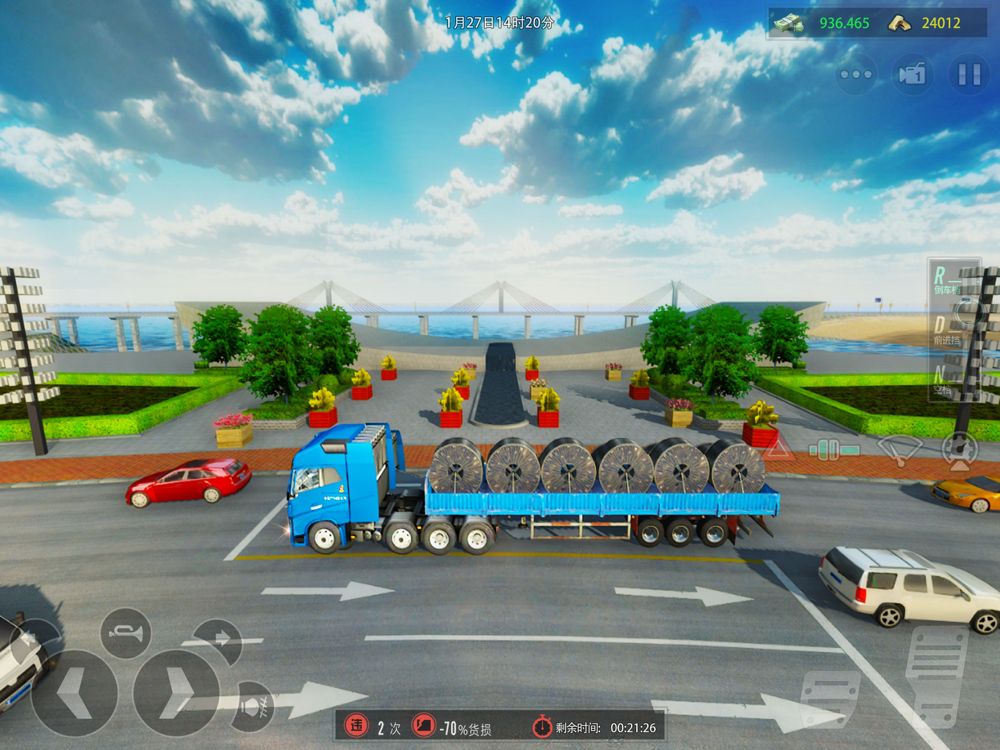Steer right with the right arrow button
This screenshot has width=1000, height=750.
tap(177, 692)
